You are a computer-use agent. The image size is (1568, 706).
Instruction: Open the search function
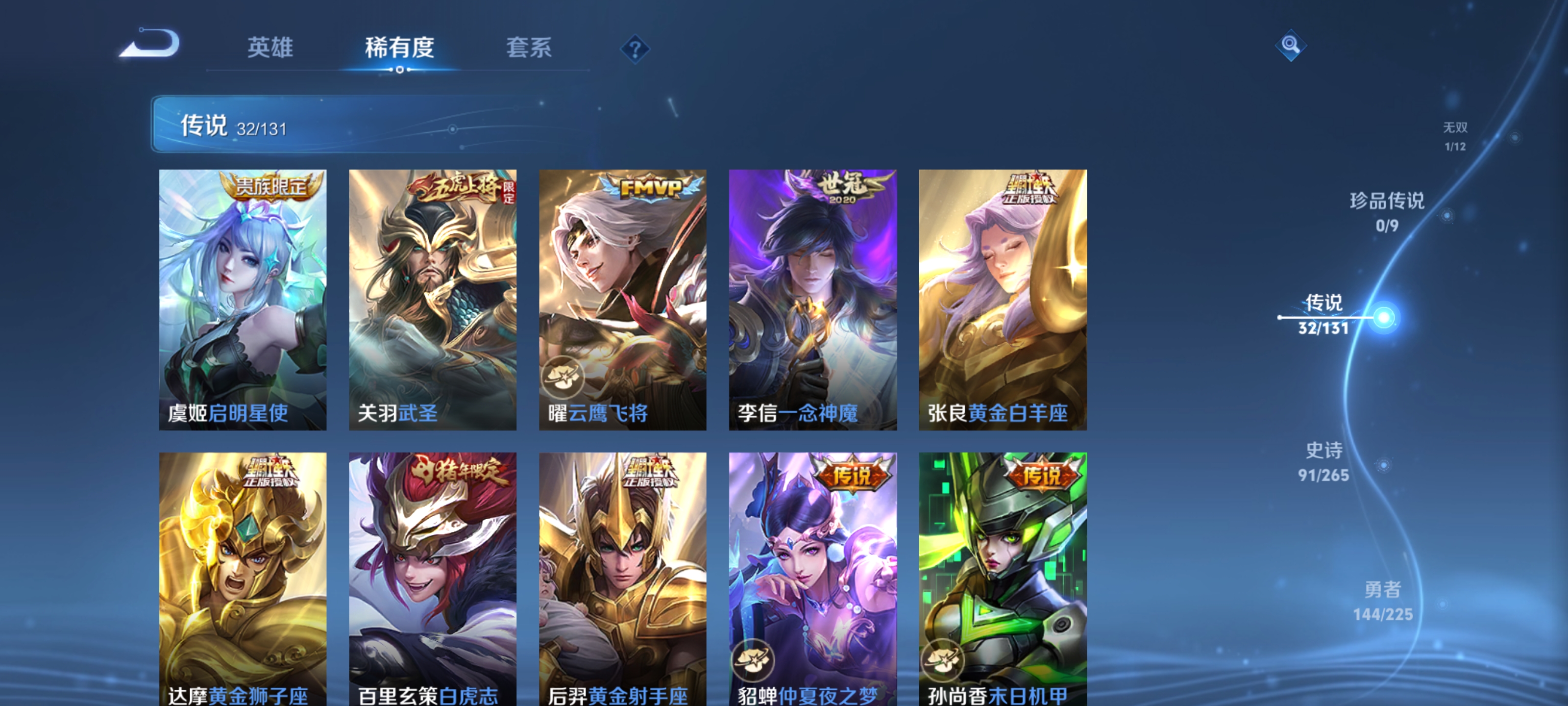1291,45
